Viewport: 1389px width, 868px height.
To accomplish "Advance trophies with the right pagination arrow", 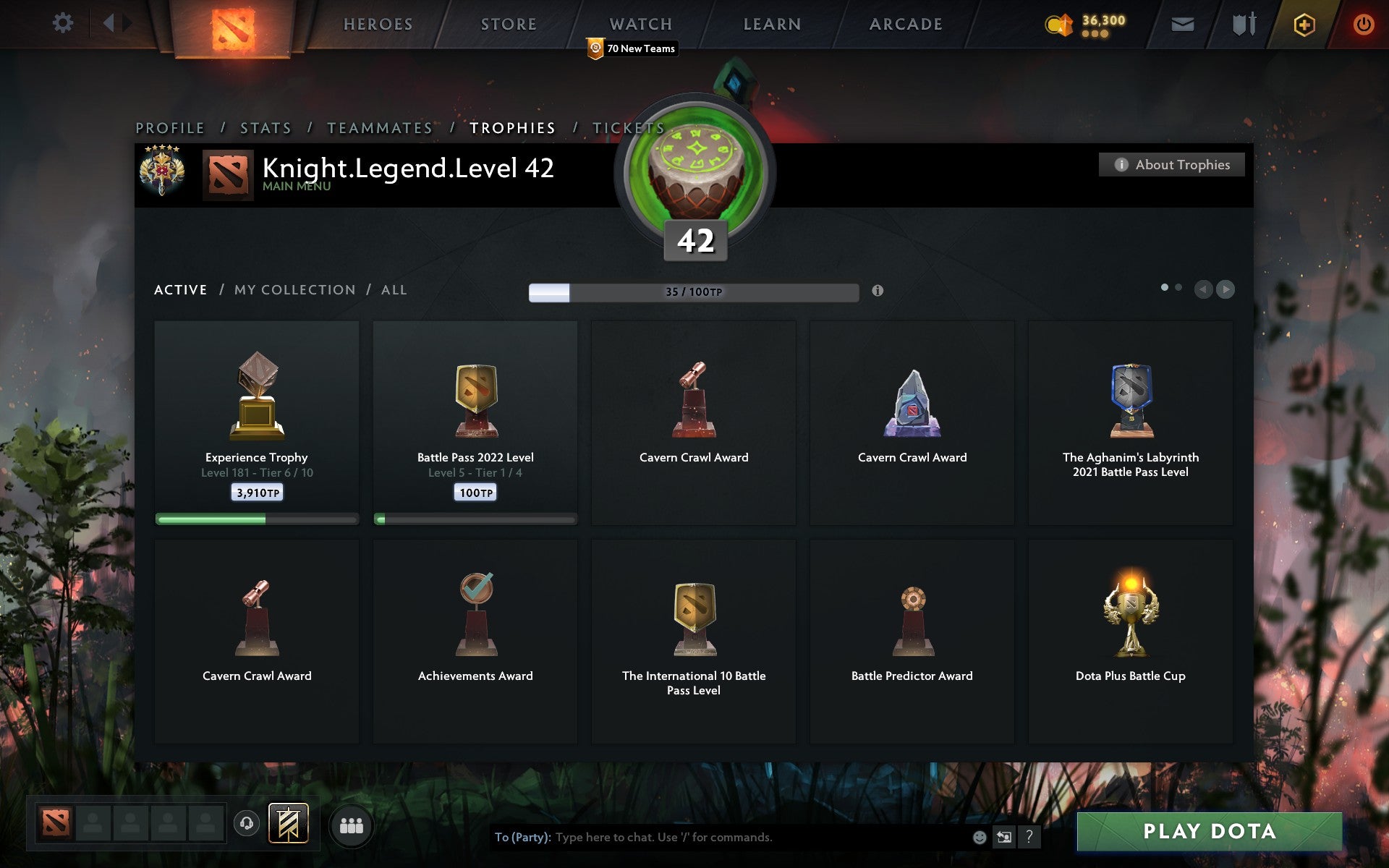I will point(1226,289).
